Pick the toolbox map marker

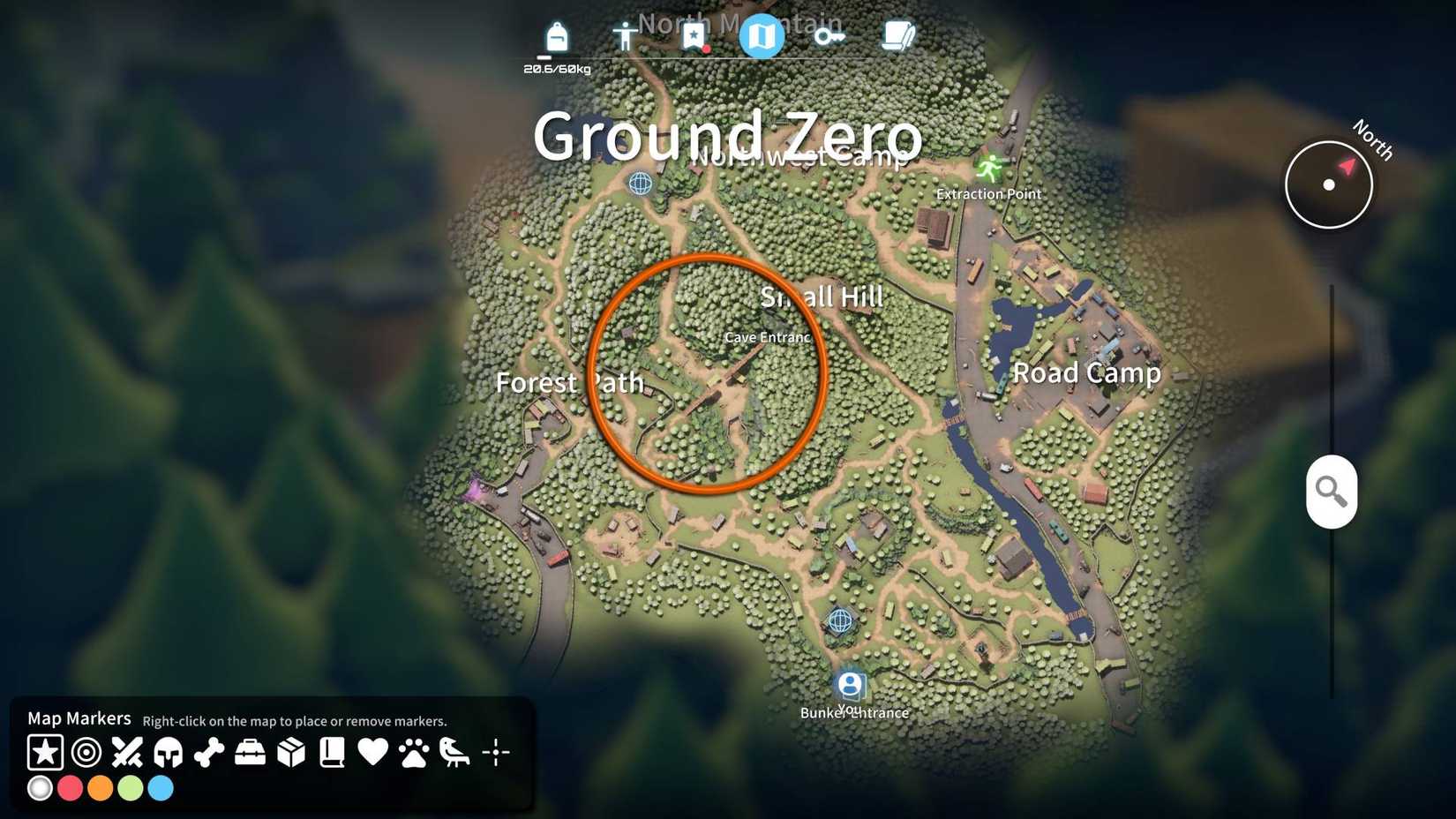pos(250,753)
